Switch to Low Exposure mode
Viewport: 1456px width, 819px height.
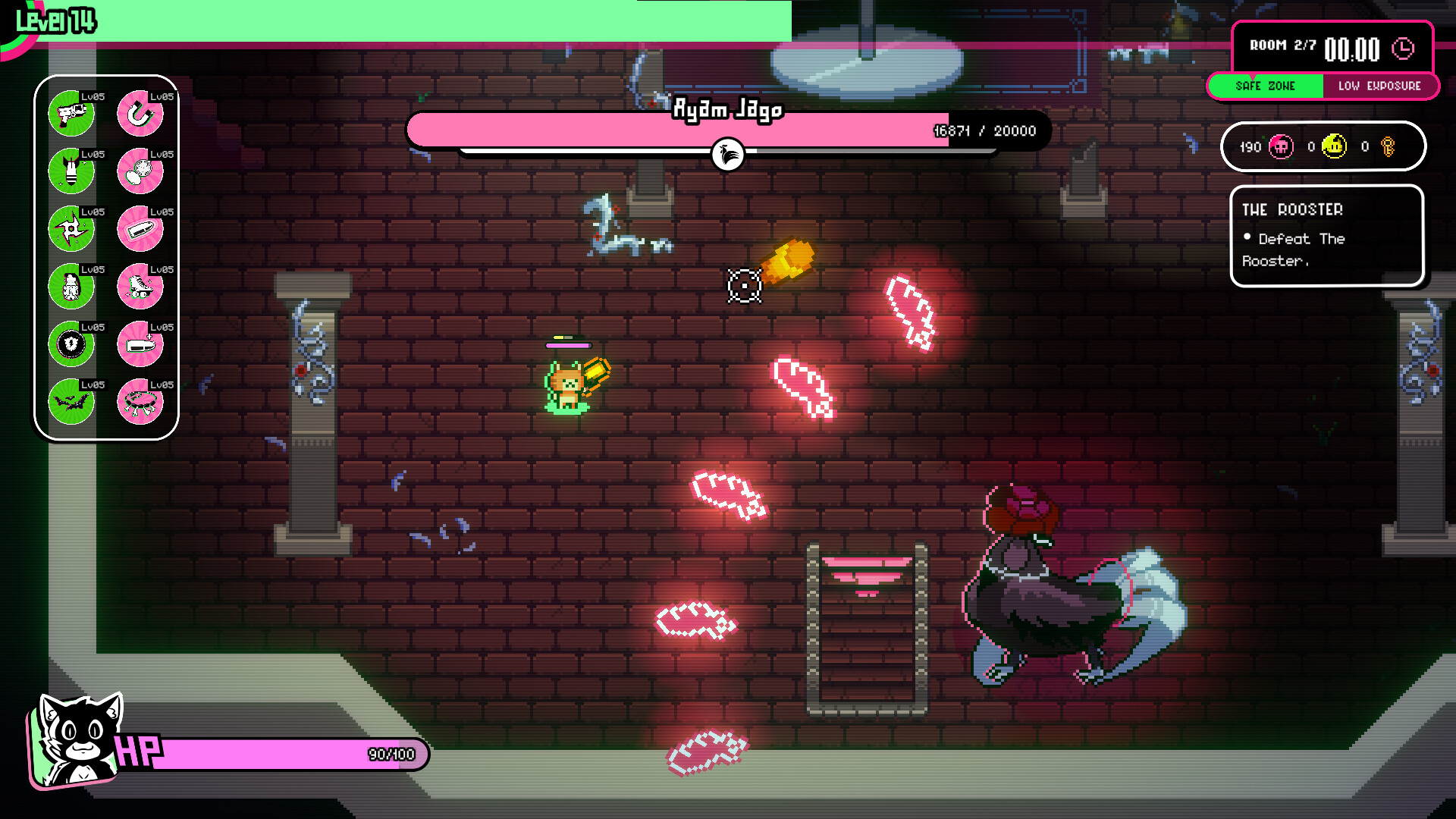[1382, 86]
